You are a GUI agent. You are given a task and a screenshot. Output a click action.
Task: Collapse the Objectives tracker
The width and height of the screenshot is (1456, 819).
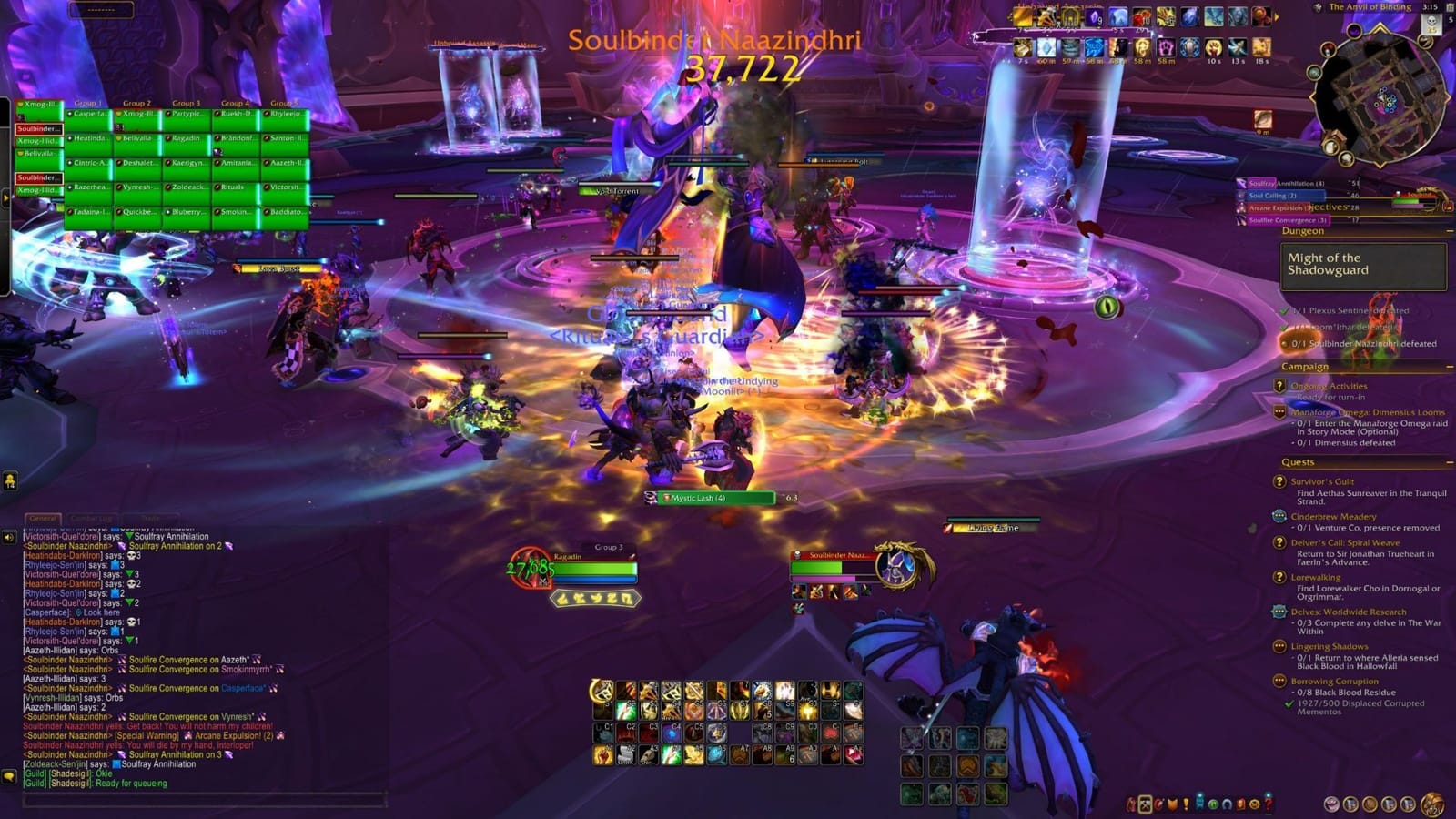pyautogui.click(x=1449, y=207)
